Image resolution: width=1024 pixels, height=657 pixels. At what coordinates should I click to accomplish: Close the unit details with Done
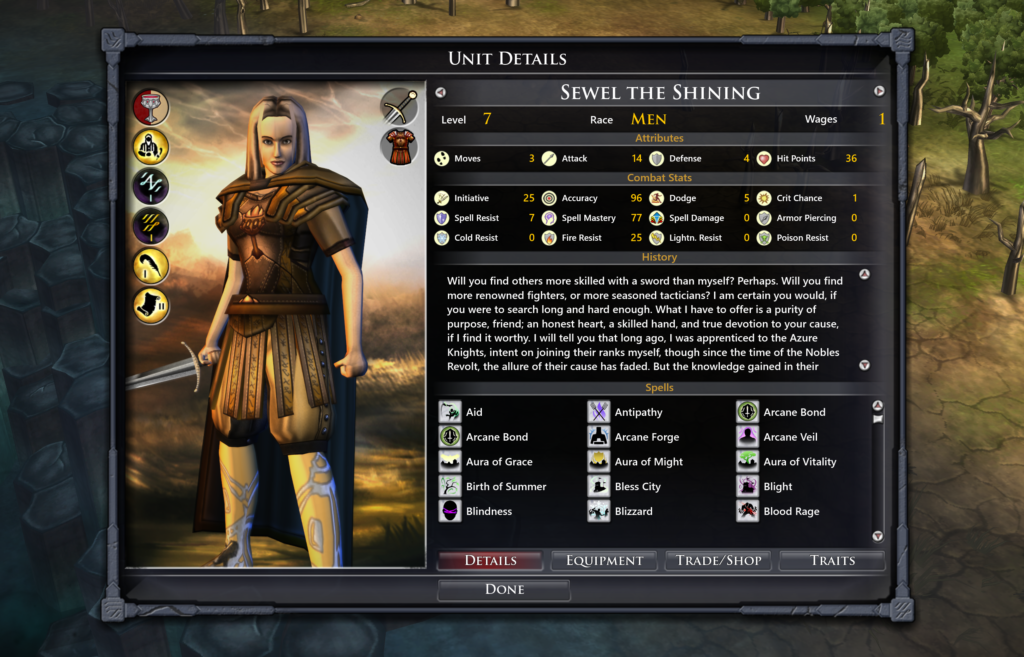coord(504,590)
